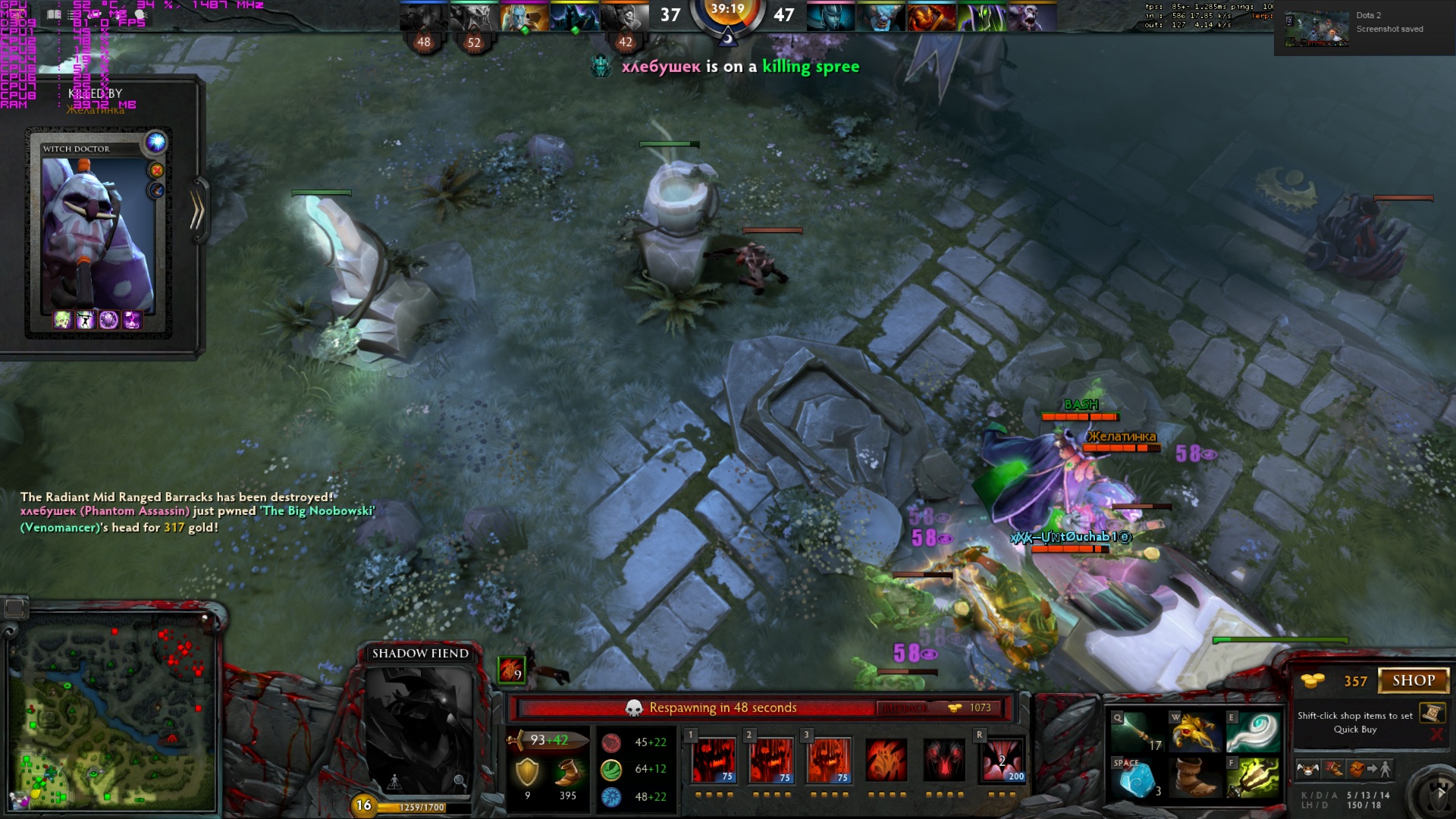Click on the minimap
The height and width of the screenshot is (819, 1456).
coord(112,714)
